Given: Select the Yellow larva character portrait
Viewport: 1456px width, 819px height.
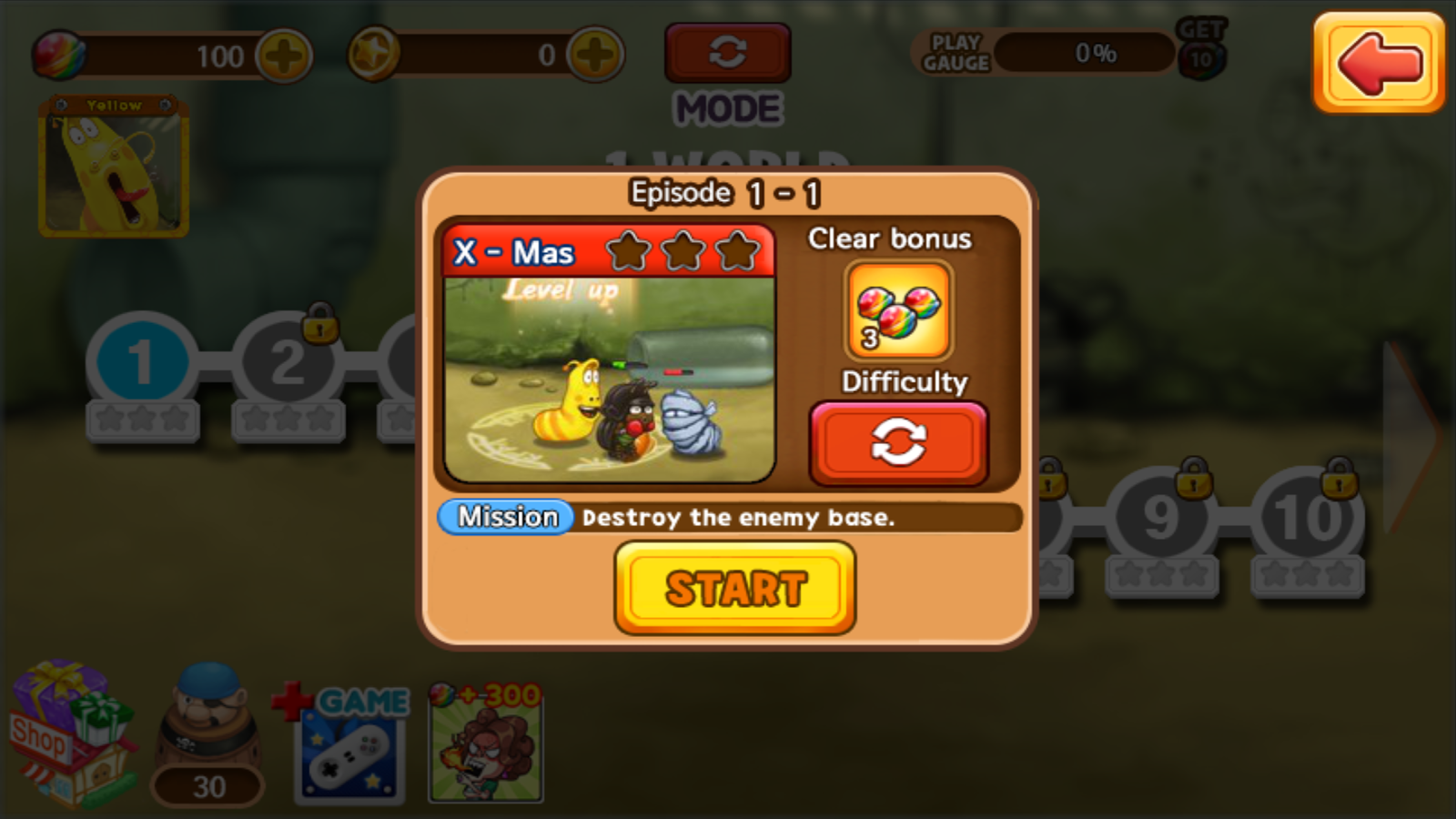Looking at the screenshot, I should (x=114, y=168).
